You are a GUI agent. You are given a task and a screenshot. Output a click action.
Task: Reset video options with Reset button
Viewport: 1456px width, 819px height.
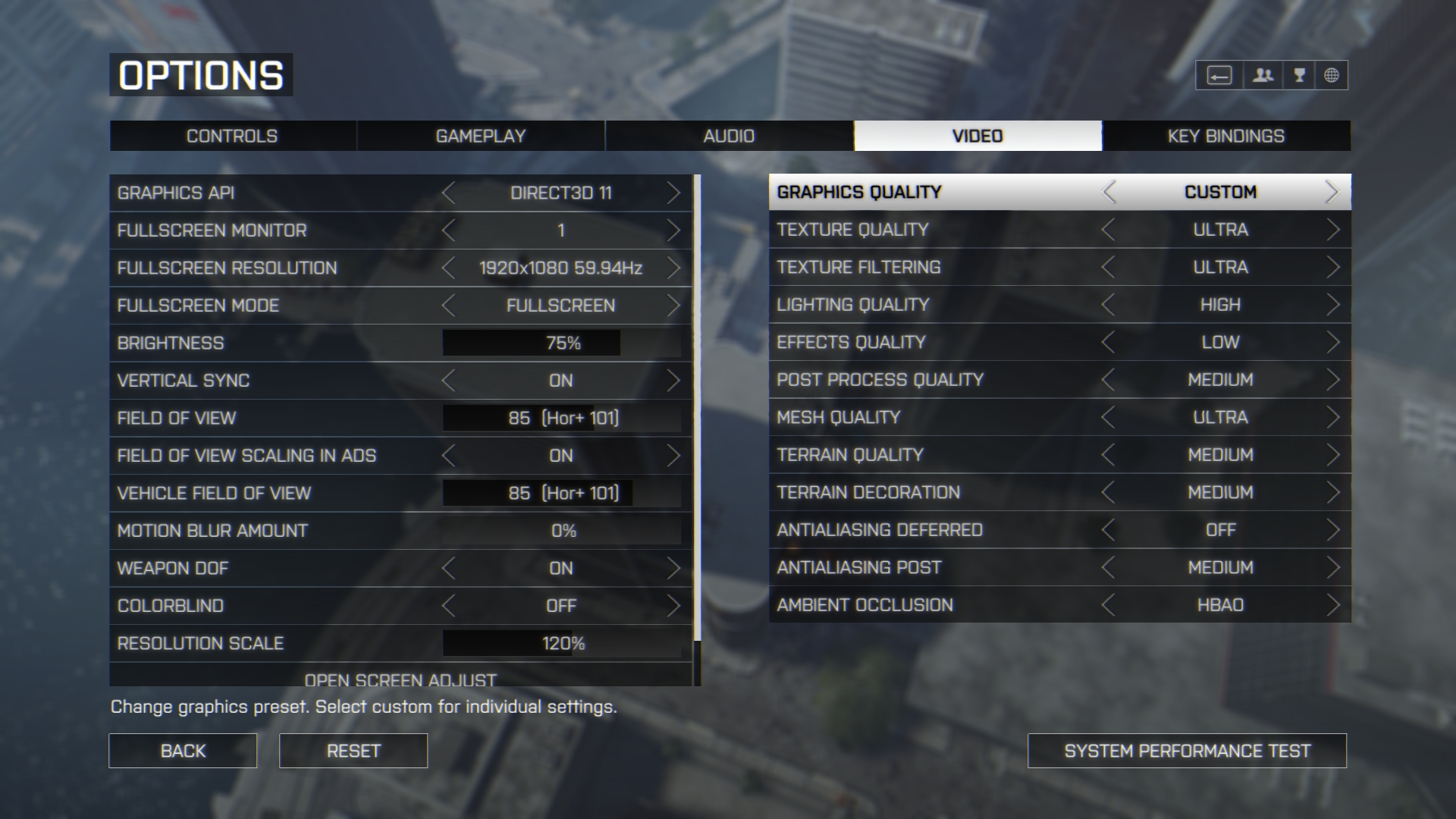click(353, 751)
